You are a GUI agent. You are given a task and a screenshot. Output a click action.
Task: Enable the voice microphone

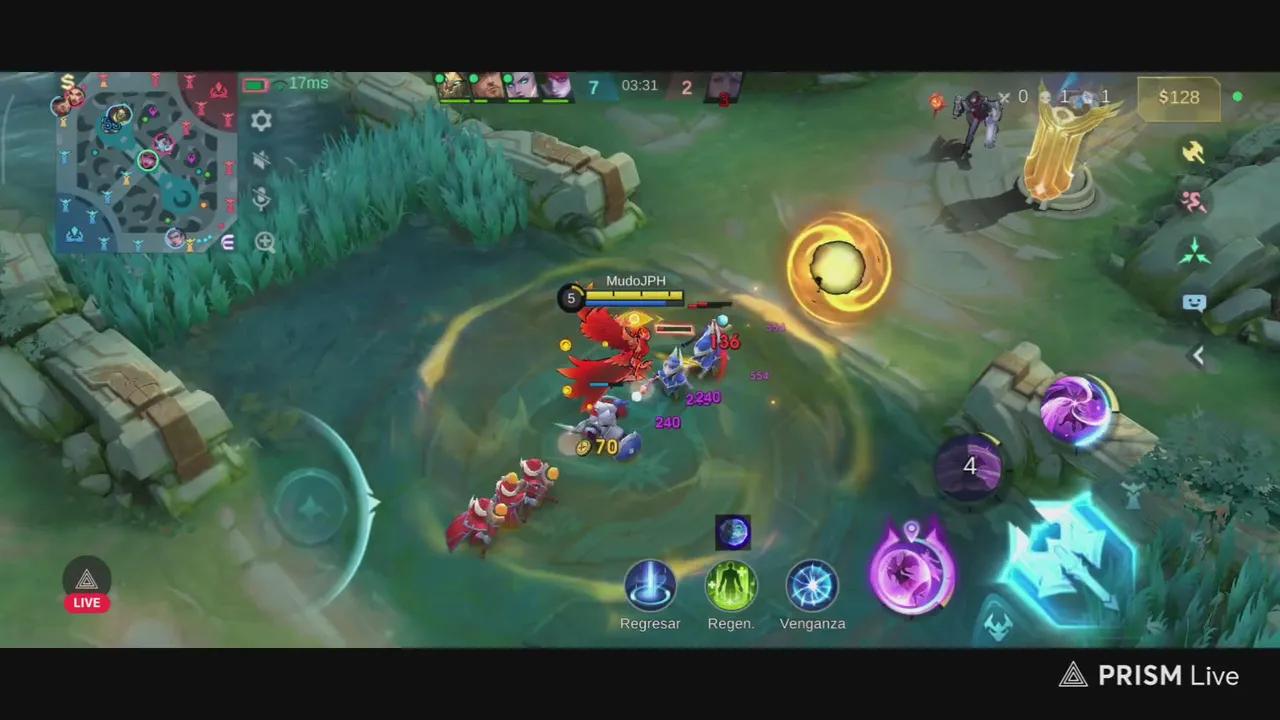(261, 200)
